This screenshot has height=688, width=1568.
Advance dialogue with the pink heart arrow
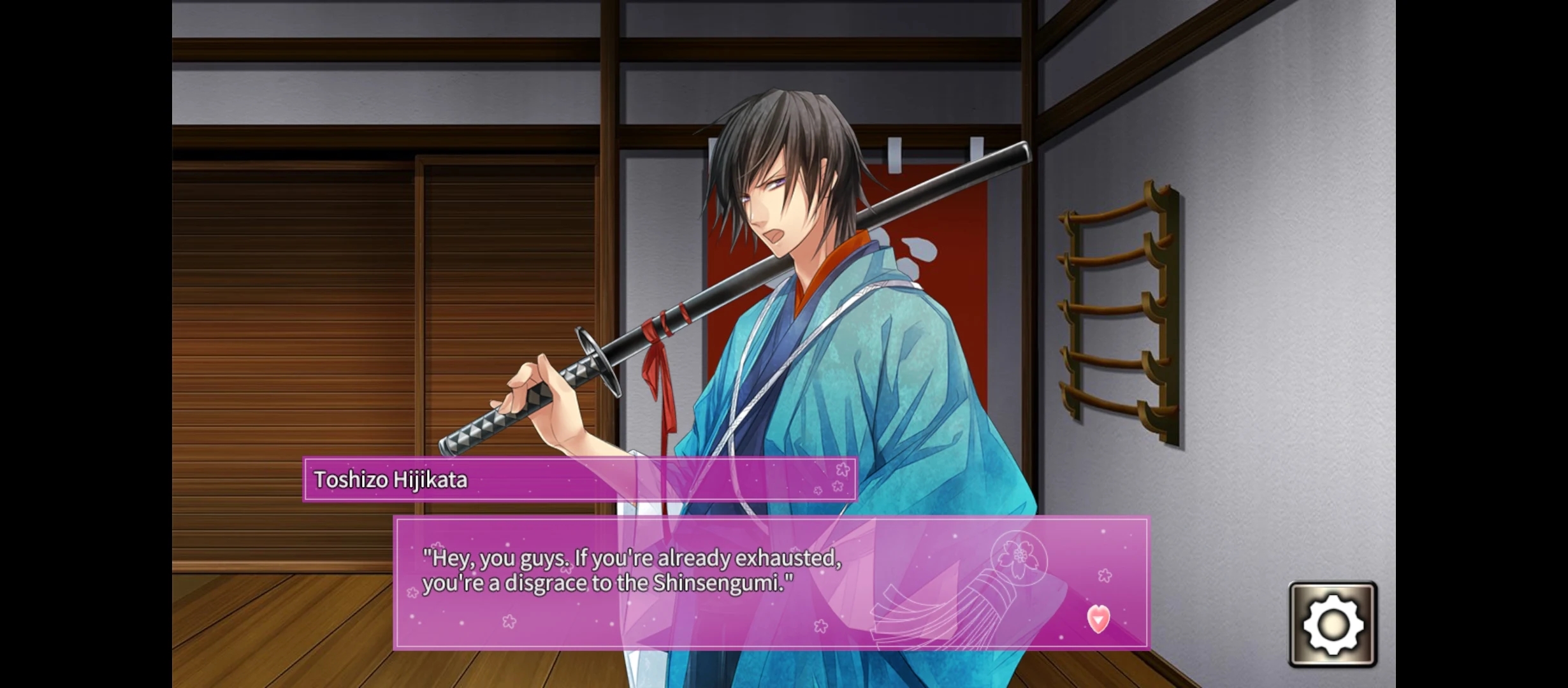[x=1098, y=619]
